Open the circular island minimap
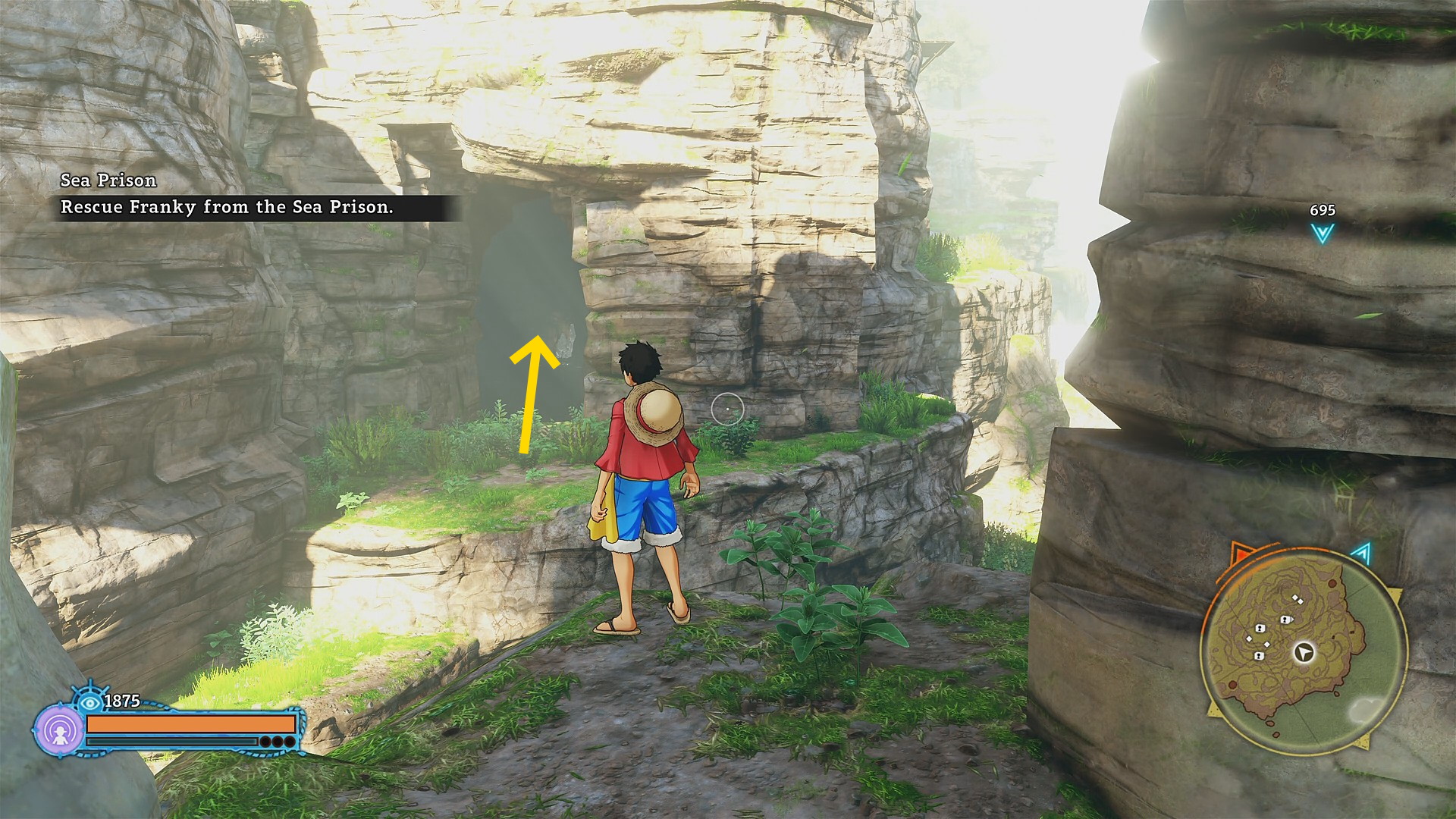Screen dimensions: 1456x819 click(x=1303, y=654)
